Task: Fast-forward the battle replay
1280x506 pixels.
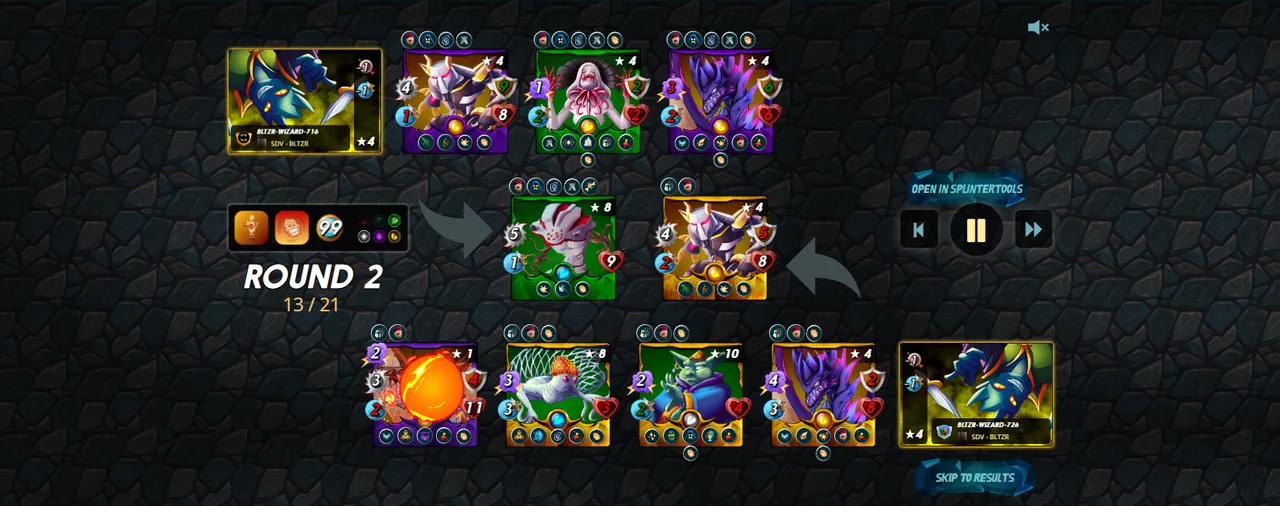Action: click(1034, 229)
